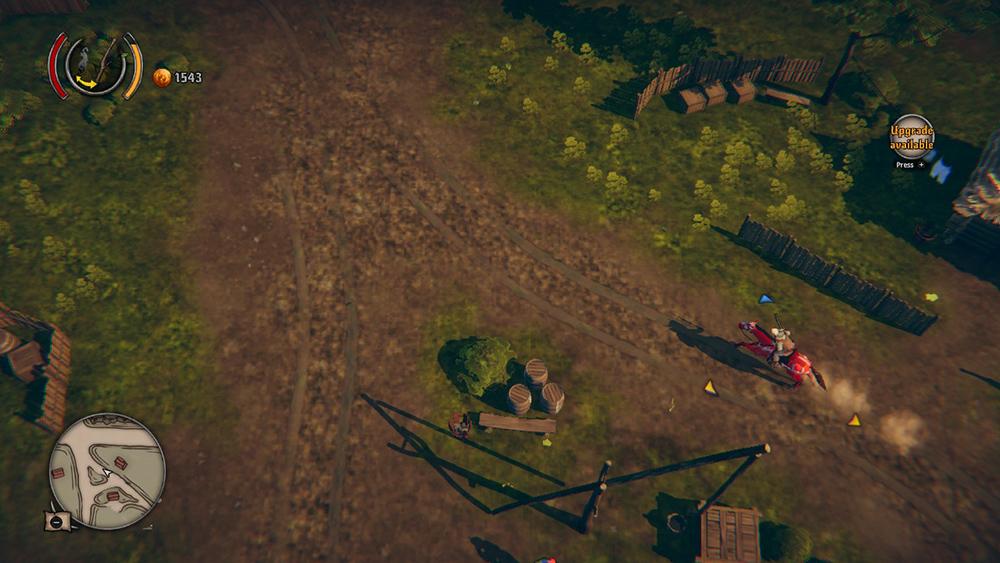Viewport: 1000px width, 563px height.
Task: Click the orange coin currency icon
Action: coord(162,77)
